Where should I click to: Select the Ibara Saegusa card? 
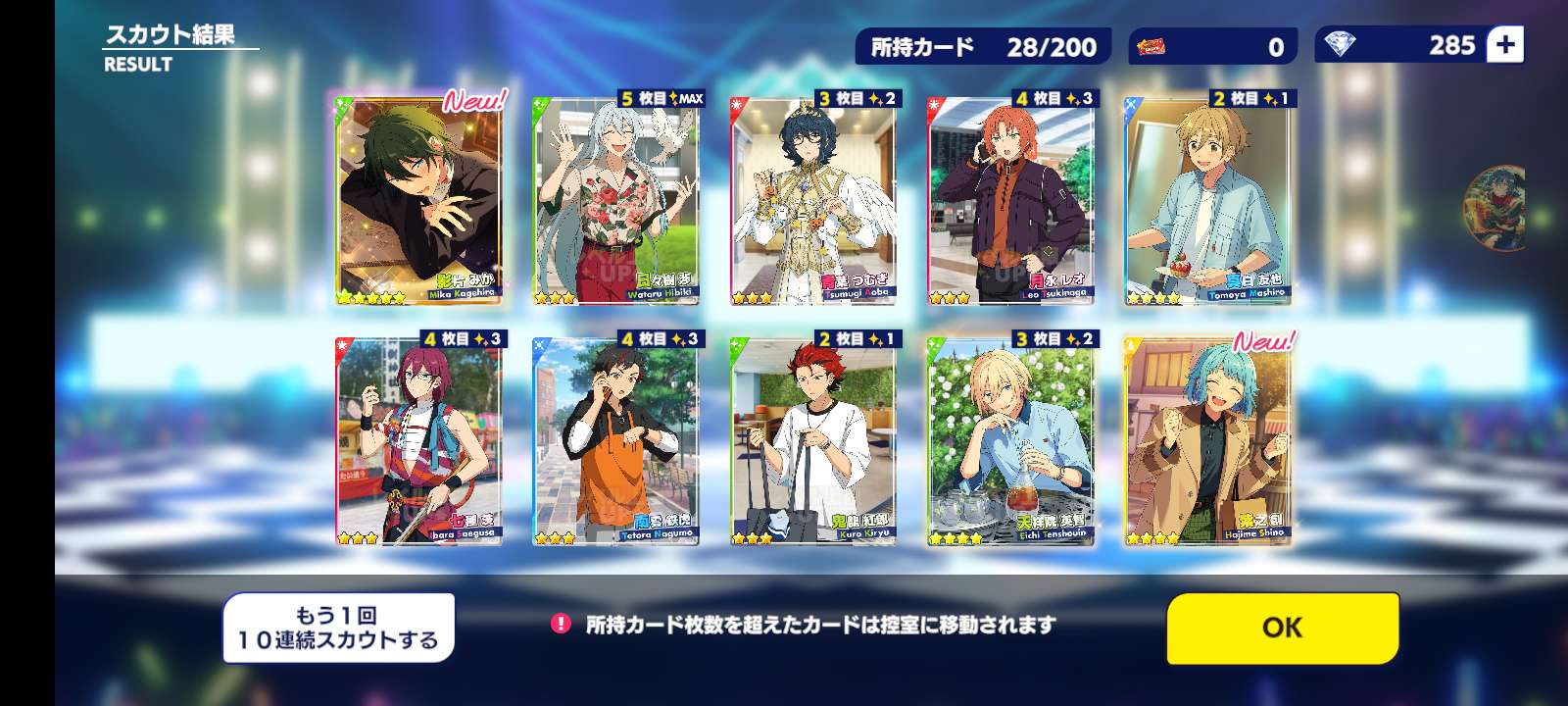pyautogui.click(x=419, y=441)
